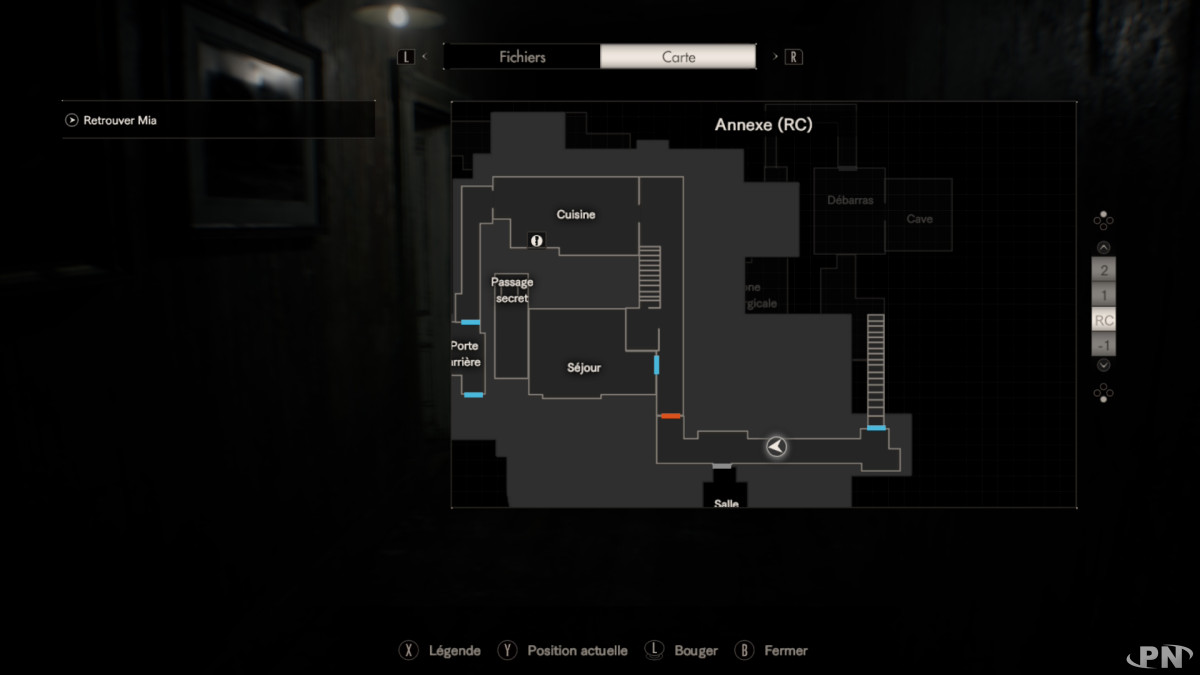Select the Carte tab

[x=678, y=57]
